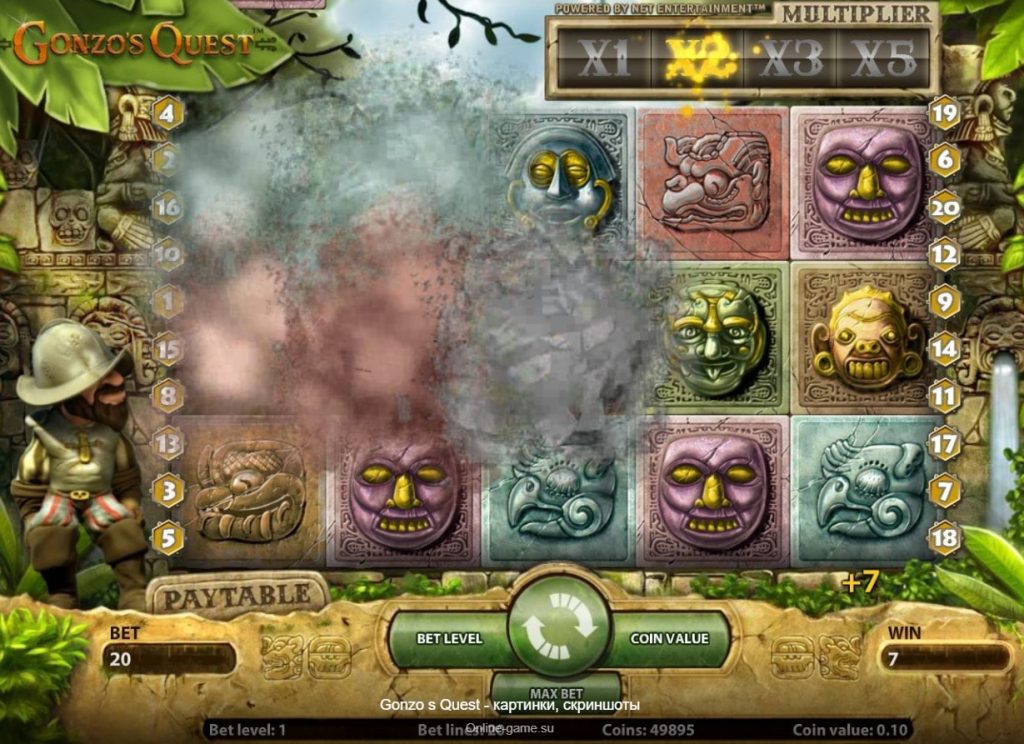Select payline marker number 4
Screen dimensions: 1024x744
pyautogui.click(x=167, y=113)
